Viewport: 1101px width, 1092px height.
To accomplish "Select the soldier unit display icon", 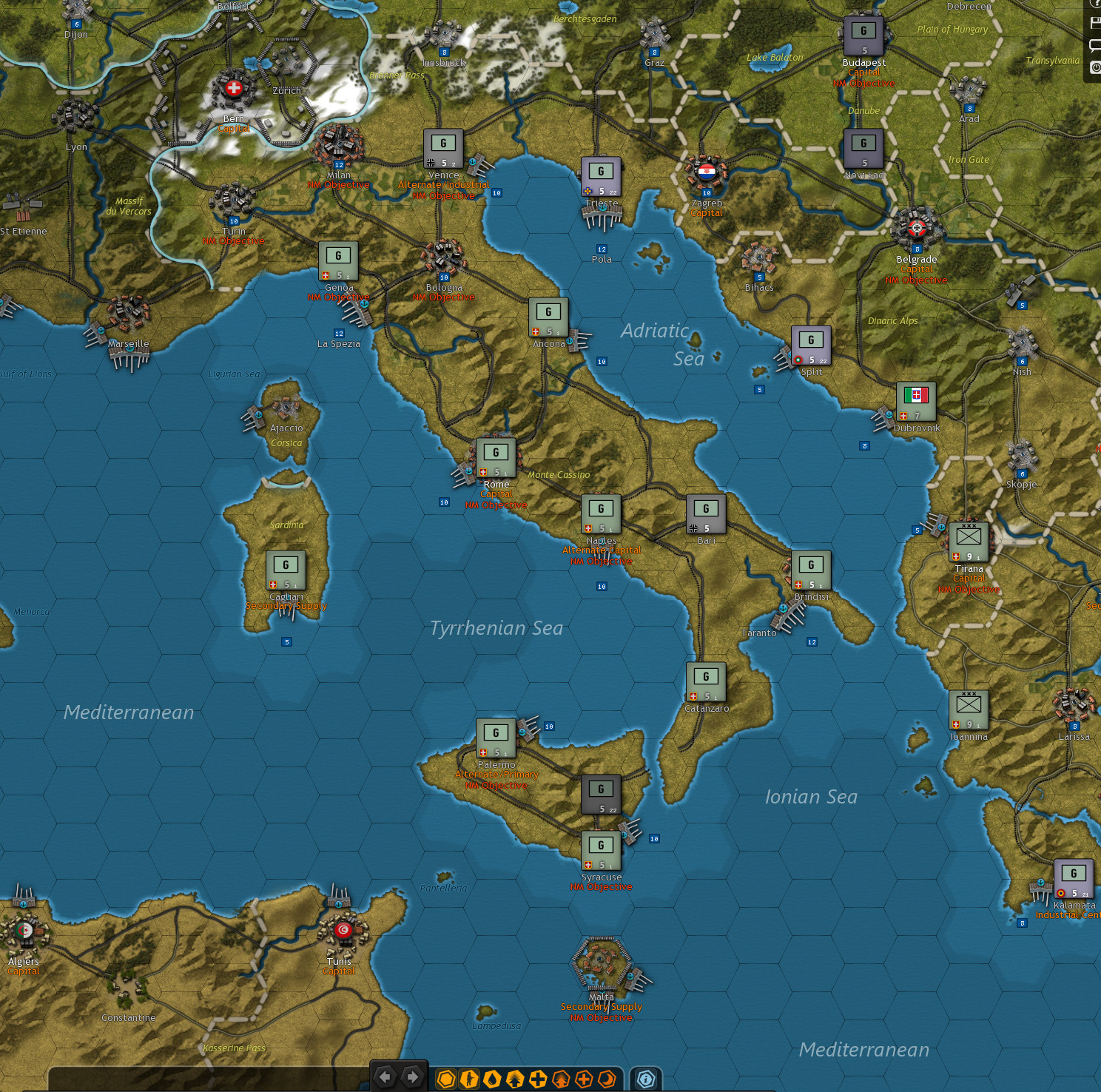I will pyautogui.click(x=469, y=1079).
